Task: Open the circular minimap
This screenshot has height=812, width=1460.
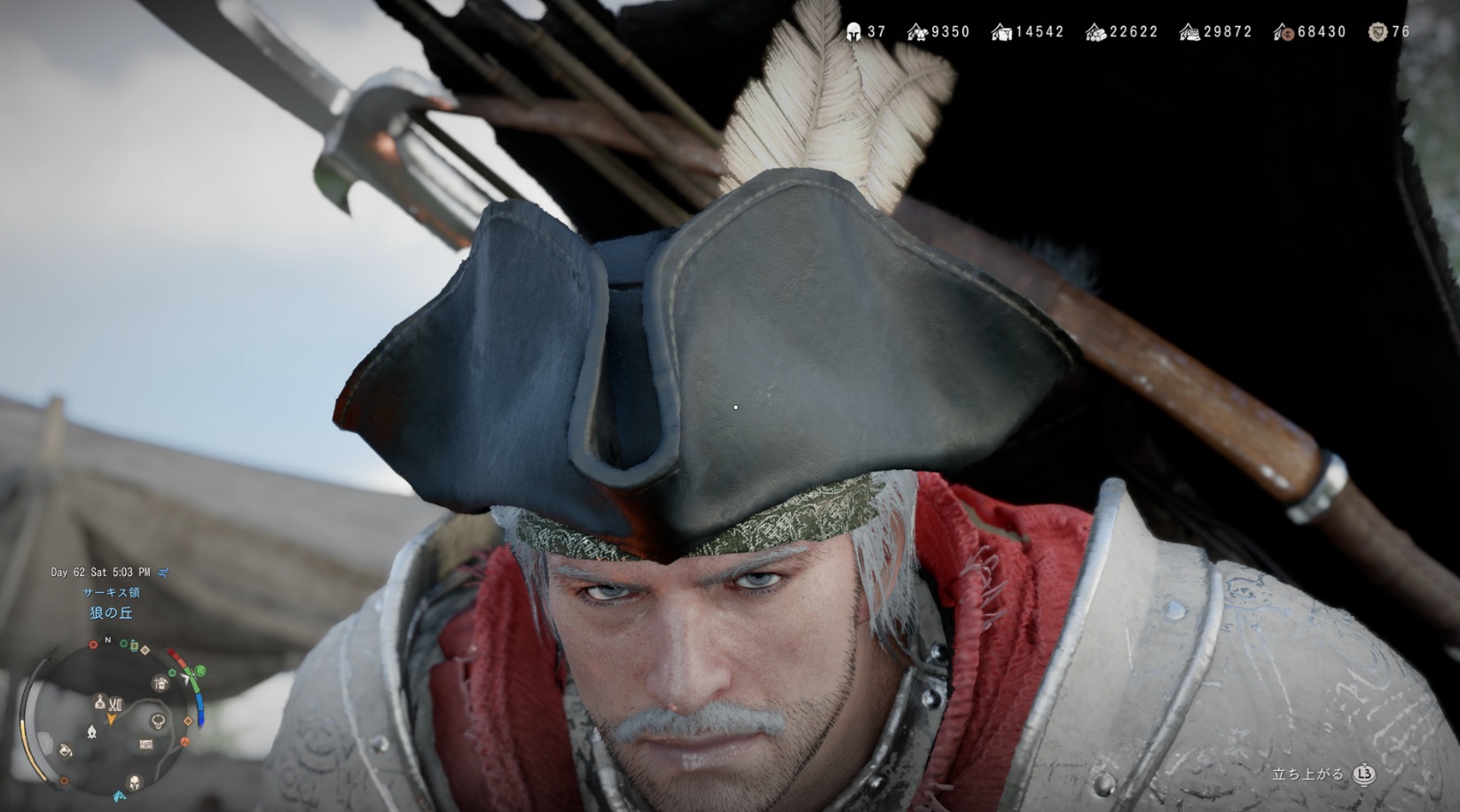Action: point(111,719)
